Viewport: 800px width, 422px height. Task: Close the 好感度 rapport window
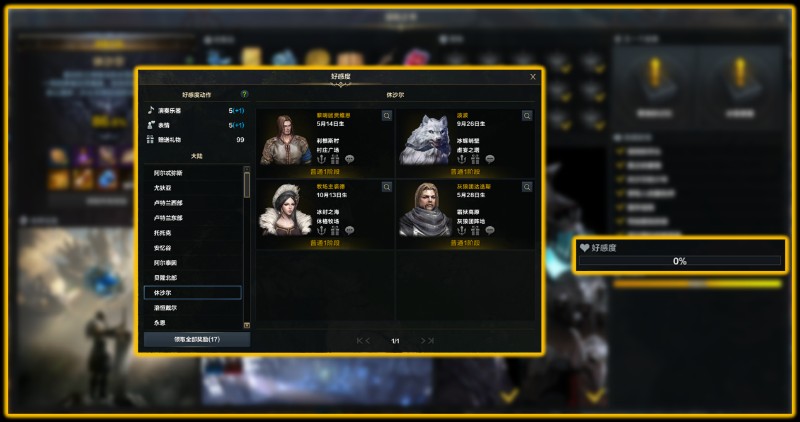(532, 76)
